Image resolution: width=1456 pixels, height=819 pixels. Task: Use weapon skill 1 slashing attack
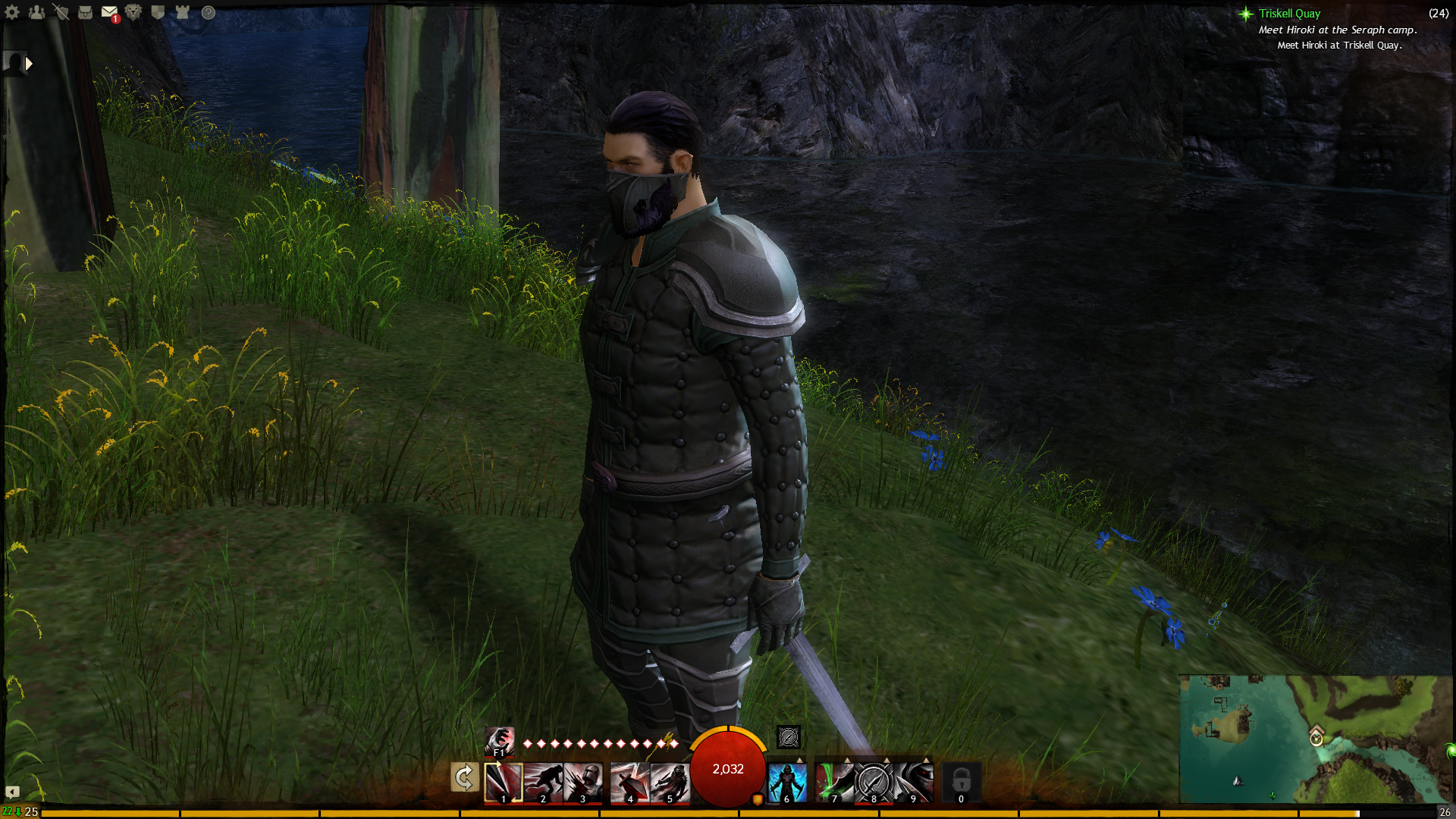pos(504,783)
